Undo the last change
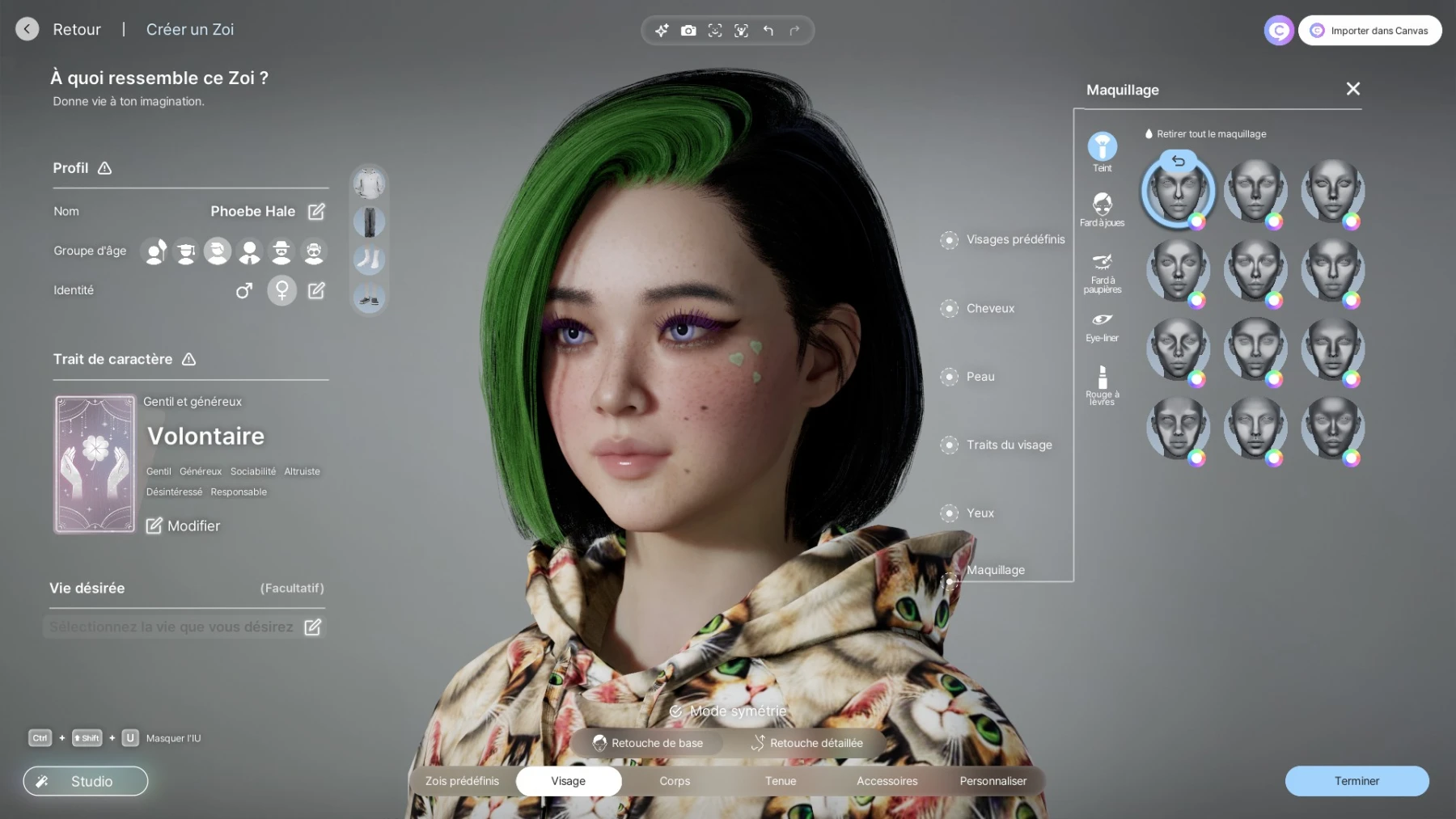1456x819 pixels. (x=767, y=30)
